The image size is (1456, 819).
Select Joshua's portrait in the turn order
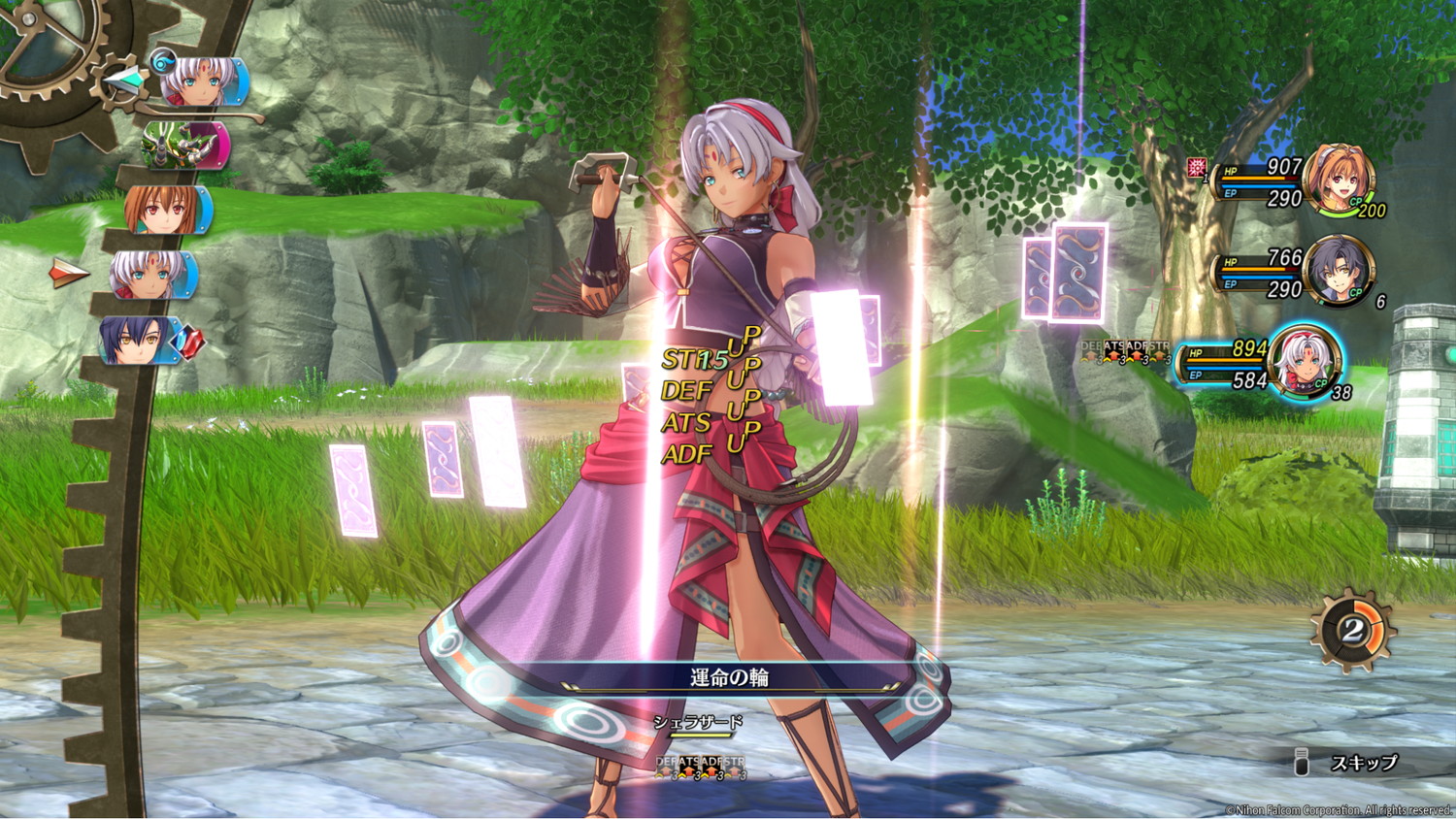point(140,341)
